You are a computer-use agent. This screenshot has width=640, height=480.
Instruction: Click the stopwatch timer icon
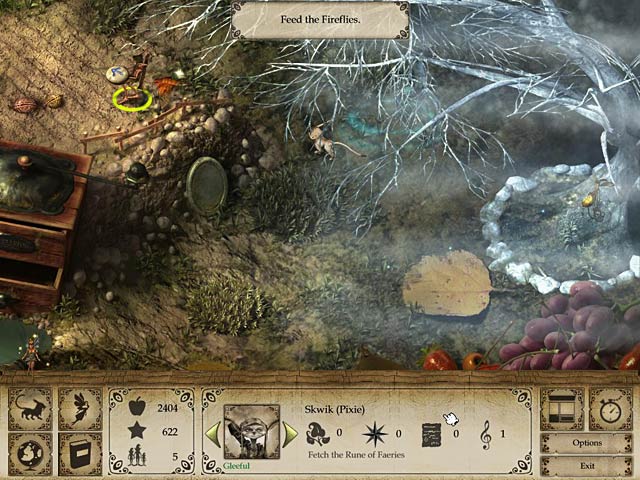610,409
